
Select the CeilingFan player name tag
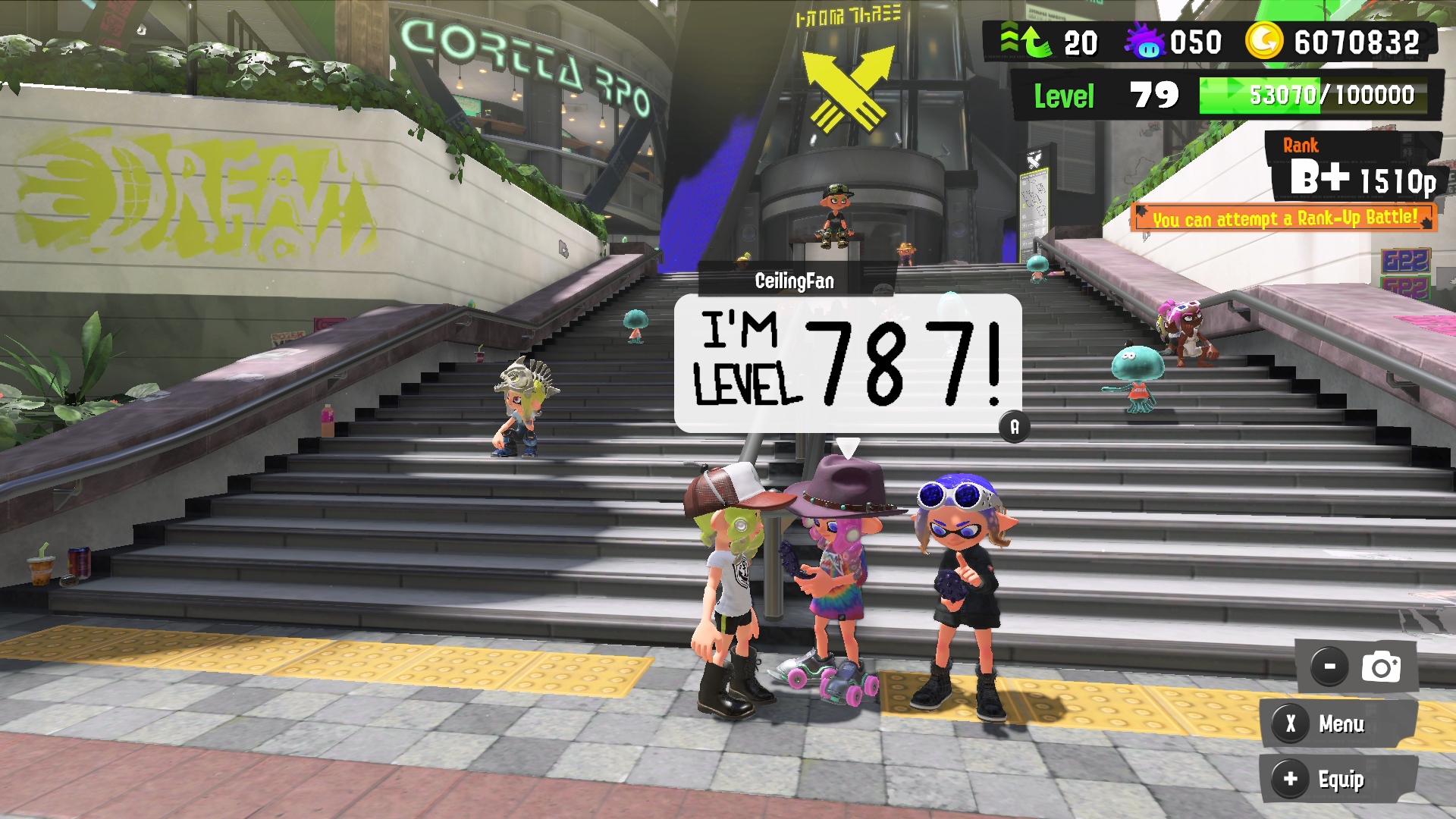coord(795,281)
